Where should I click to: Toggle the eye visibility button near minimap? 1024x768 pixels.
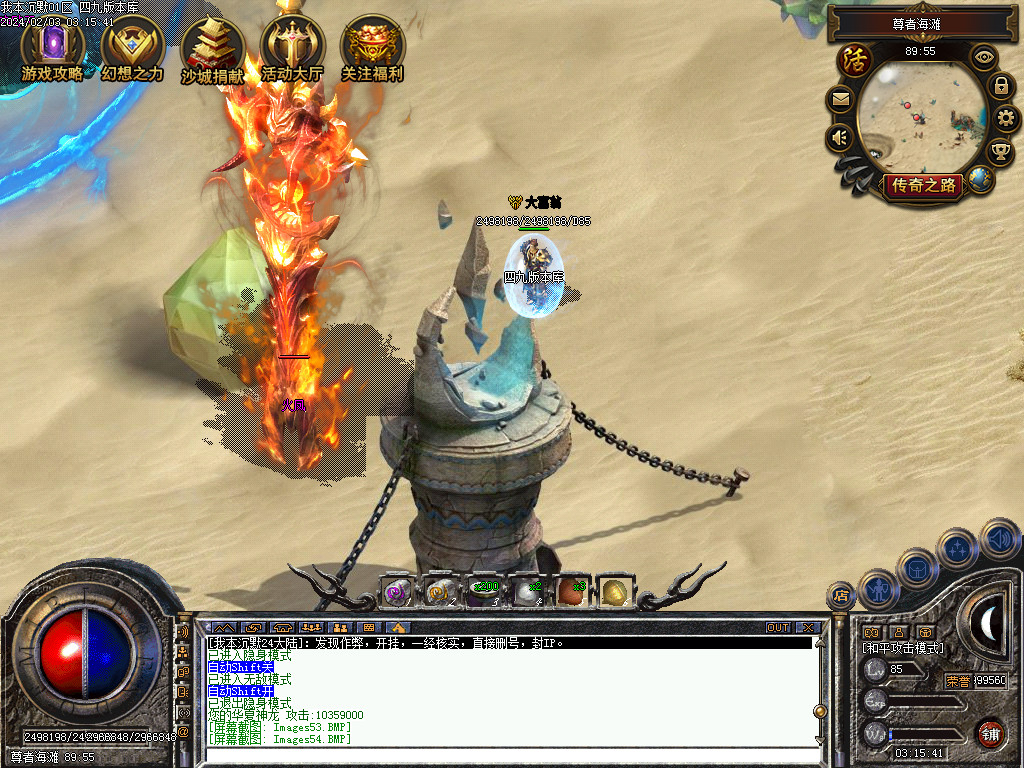(x=985, y=57)
